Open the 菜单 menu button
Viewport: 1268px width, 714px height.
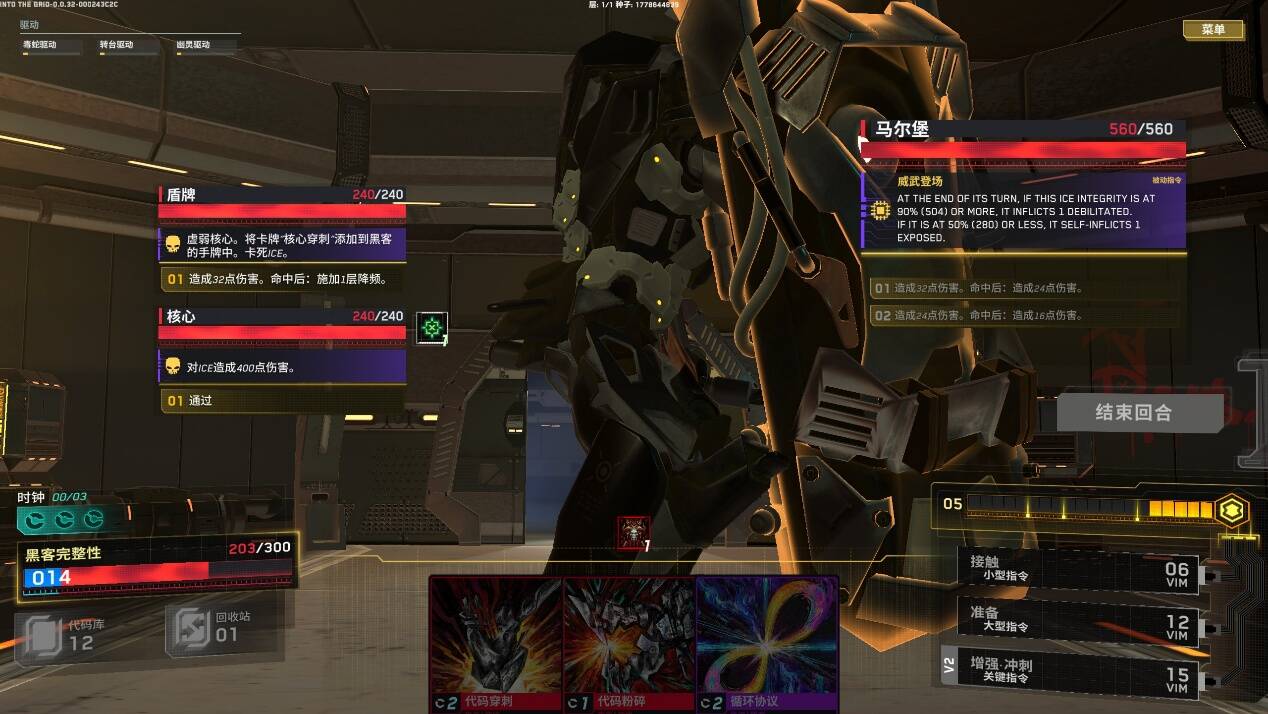click(x=1213, y=30)
